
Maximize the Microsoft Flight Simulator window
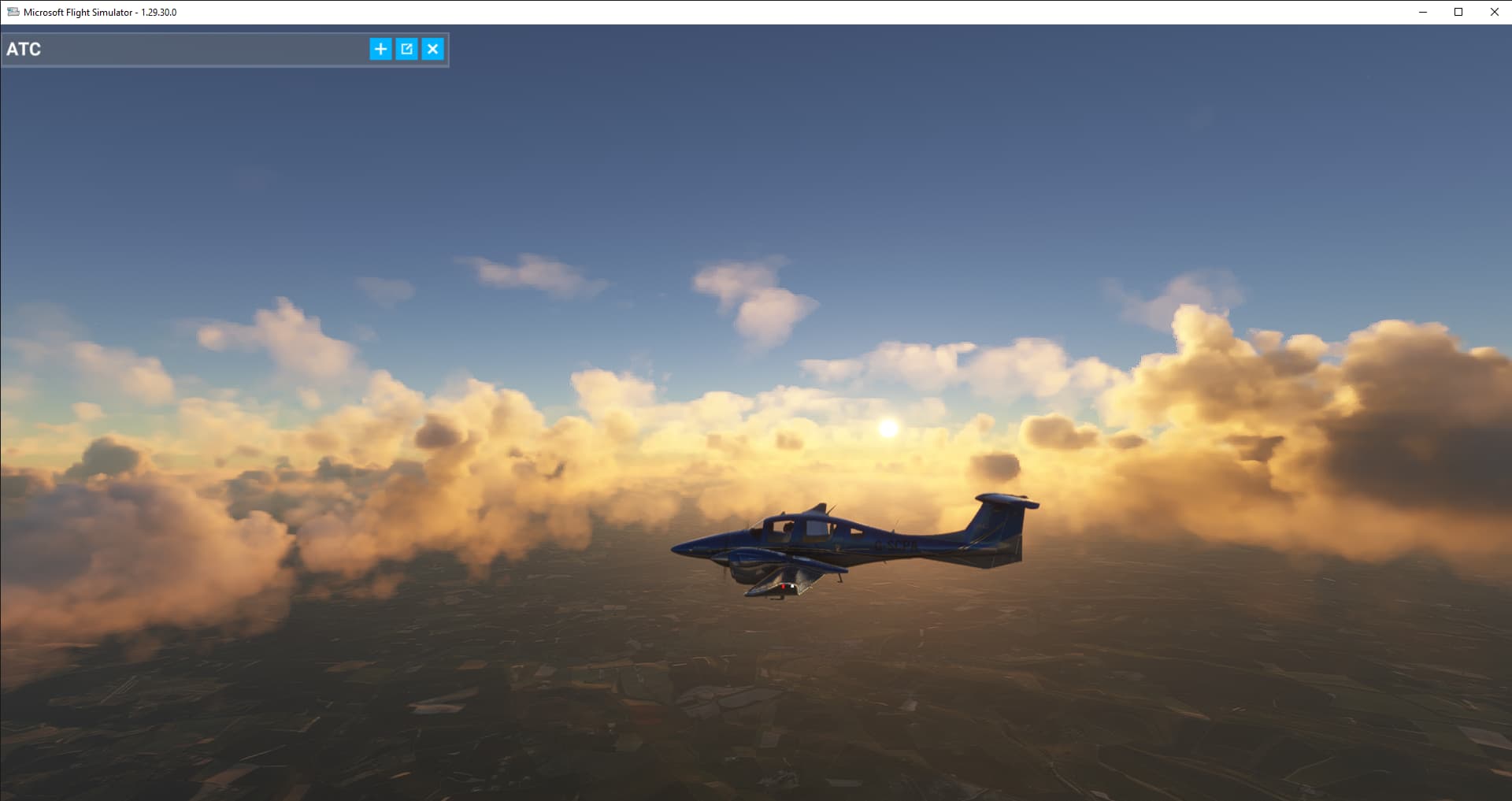point(1458,12)
